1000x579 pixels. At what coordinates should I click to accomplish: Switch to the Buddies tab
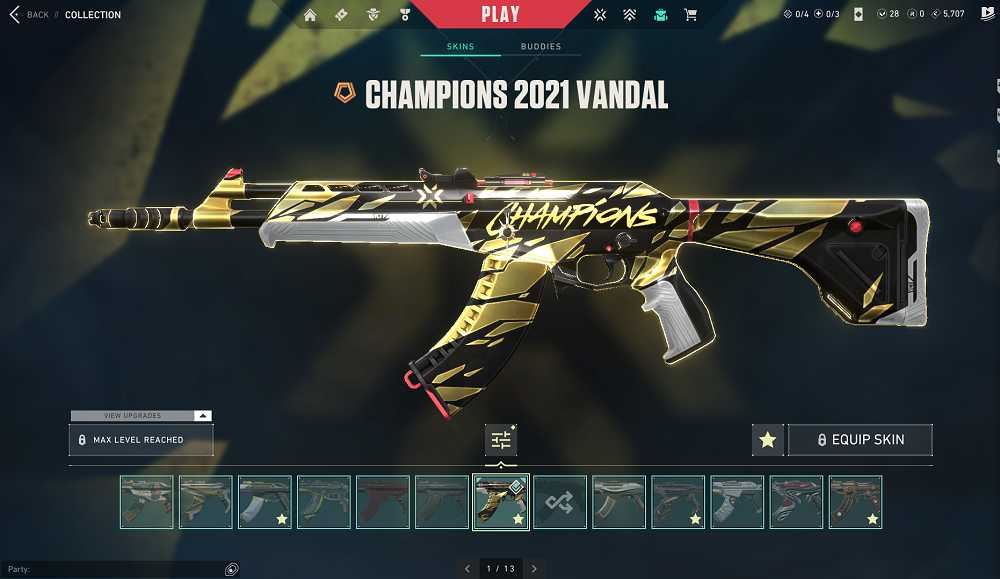[x=540, y=47]
